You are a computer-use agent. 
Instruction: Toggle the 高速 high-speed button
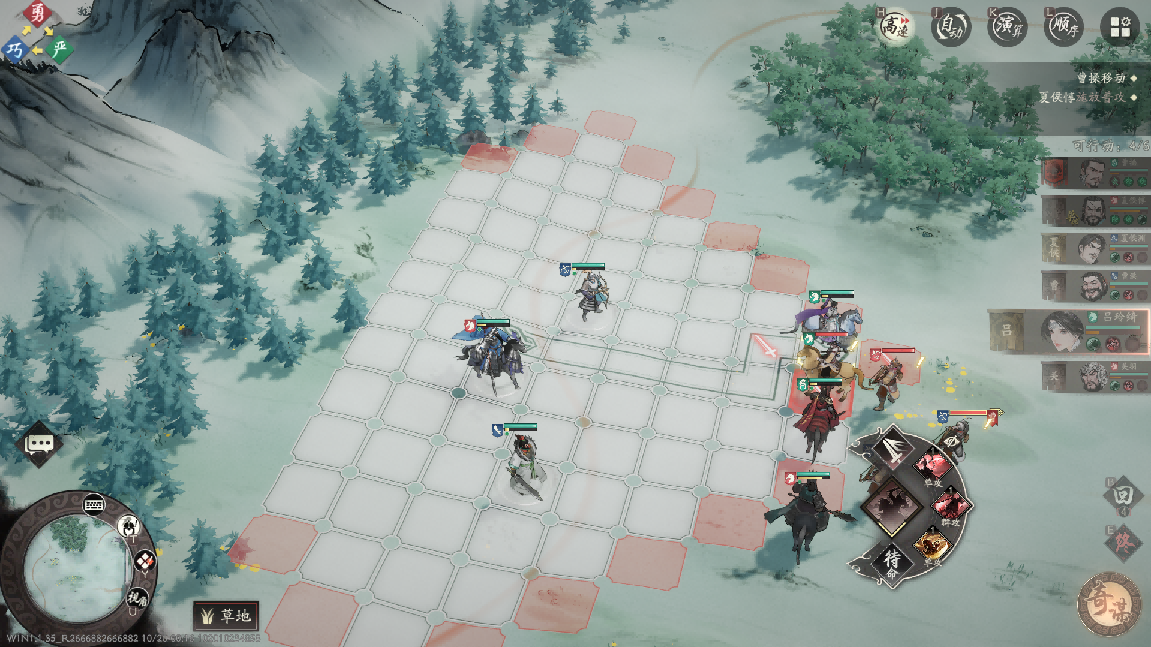[x=894, y=27]
